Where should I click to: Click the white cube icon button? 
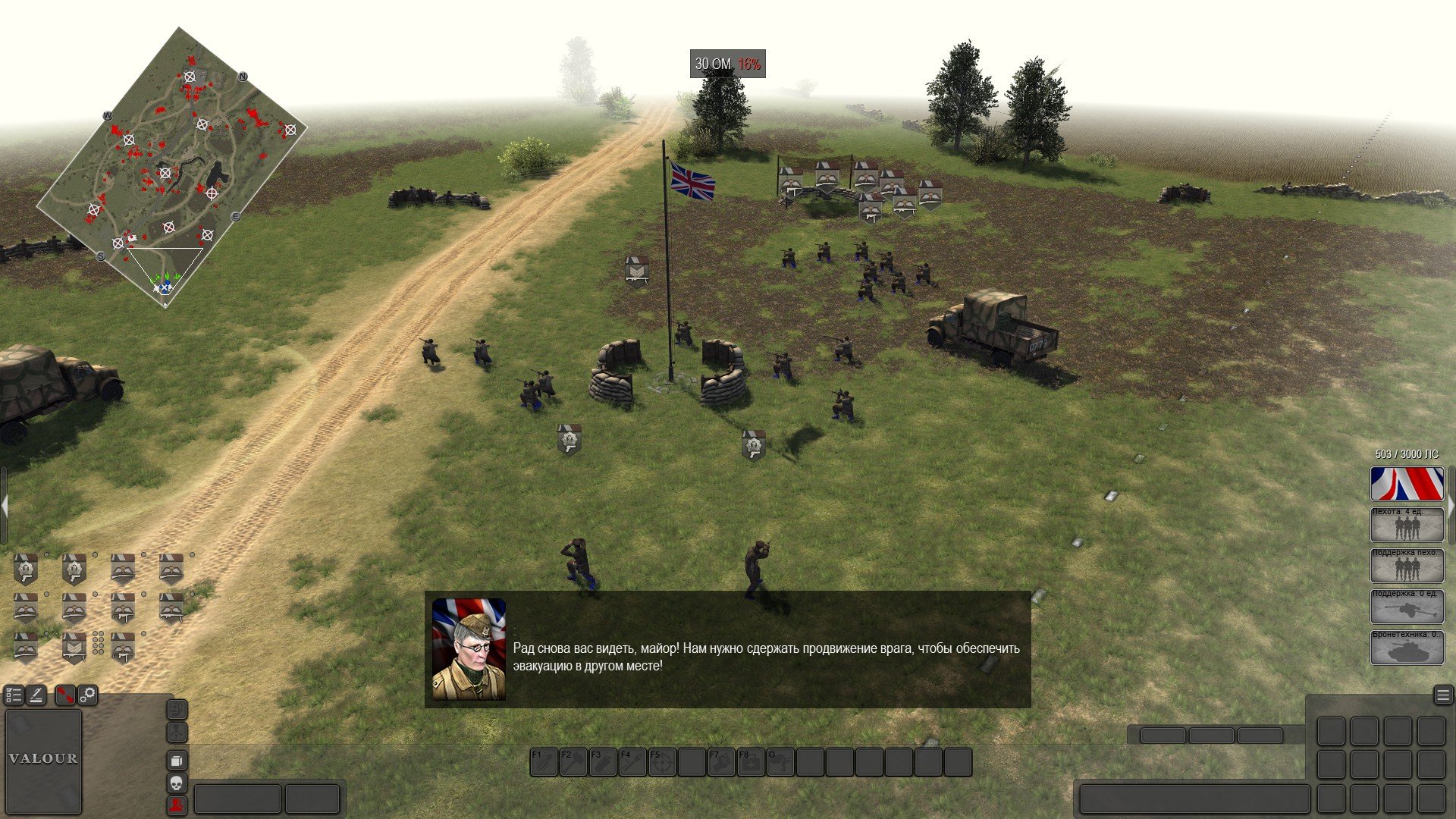coord(176,760)
